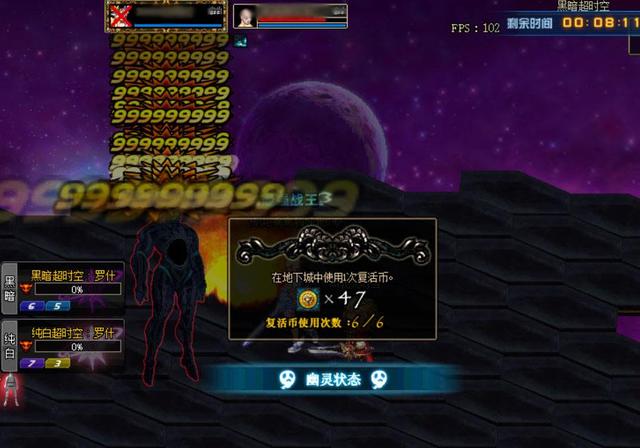The width and height of the screenshot is (640, 448).
Task: Select the bald character portrait frame
Action: [x=245, y=16]
